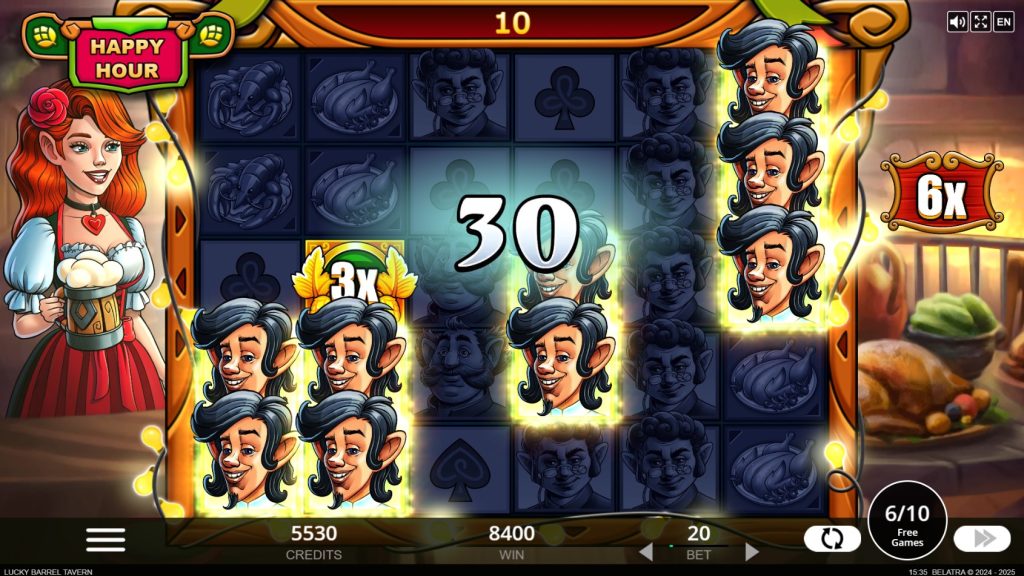Viewport: 1024px width, 576px height.
Task: Open the hamburger menu
Action: coord(105,539)
